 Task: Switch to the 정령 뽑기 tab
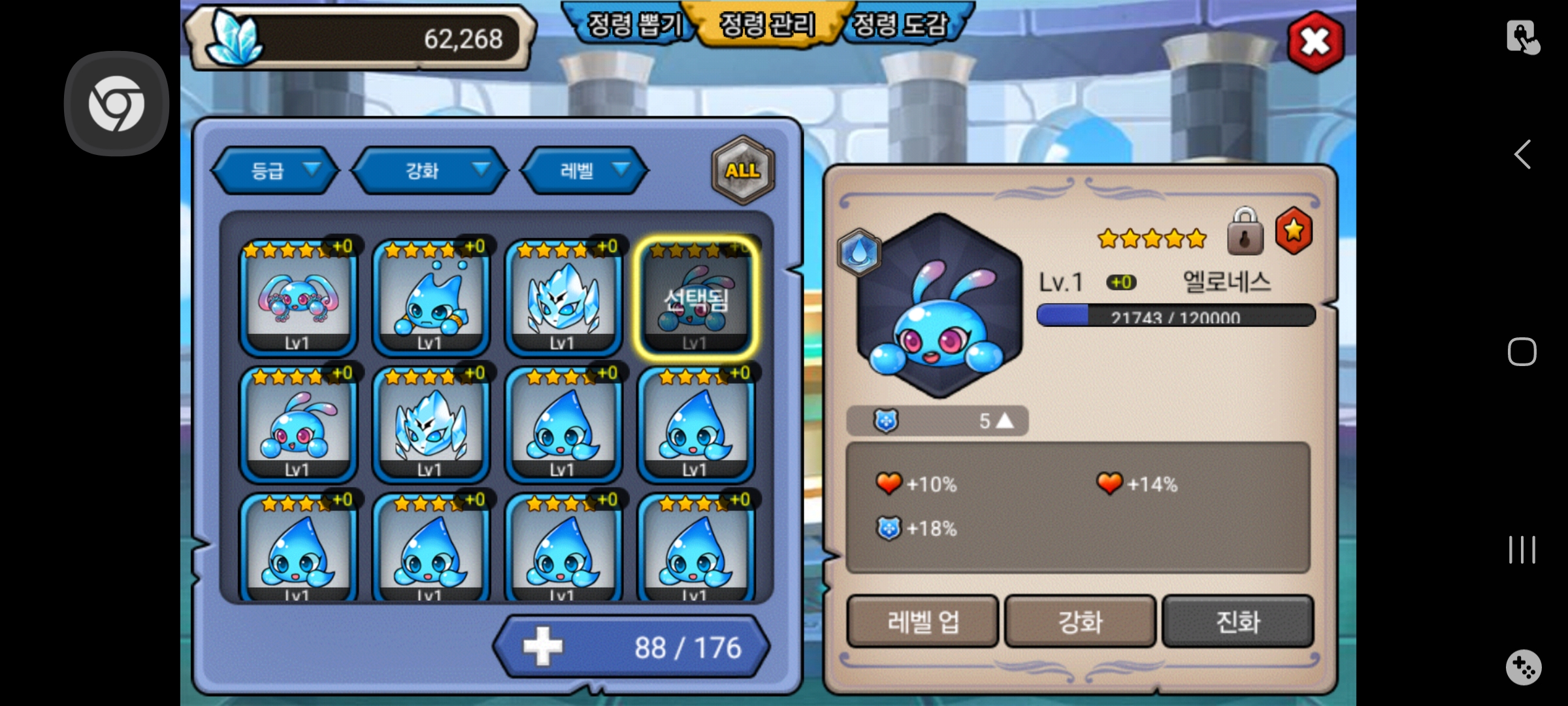tap(634, 25)
